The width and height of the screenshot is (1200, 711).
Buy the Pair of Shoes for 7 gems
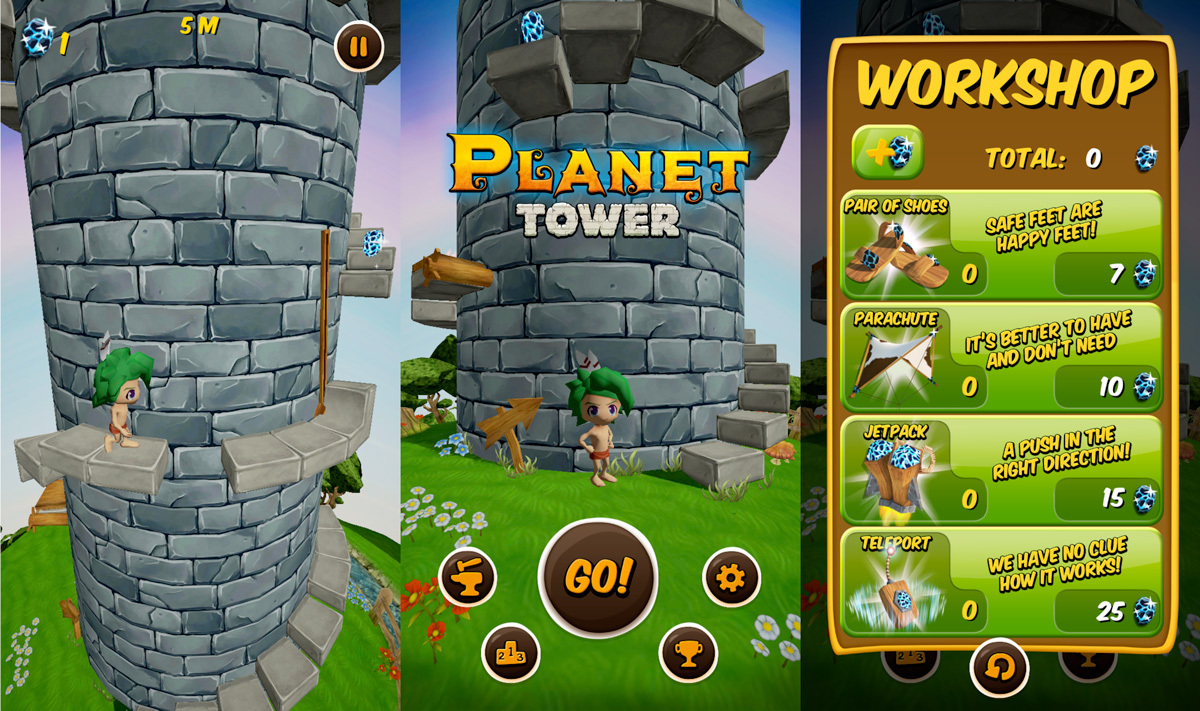(1108, 273)
